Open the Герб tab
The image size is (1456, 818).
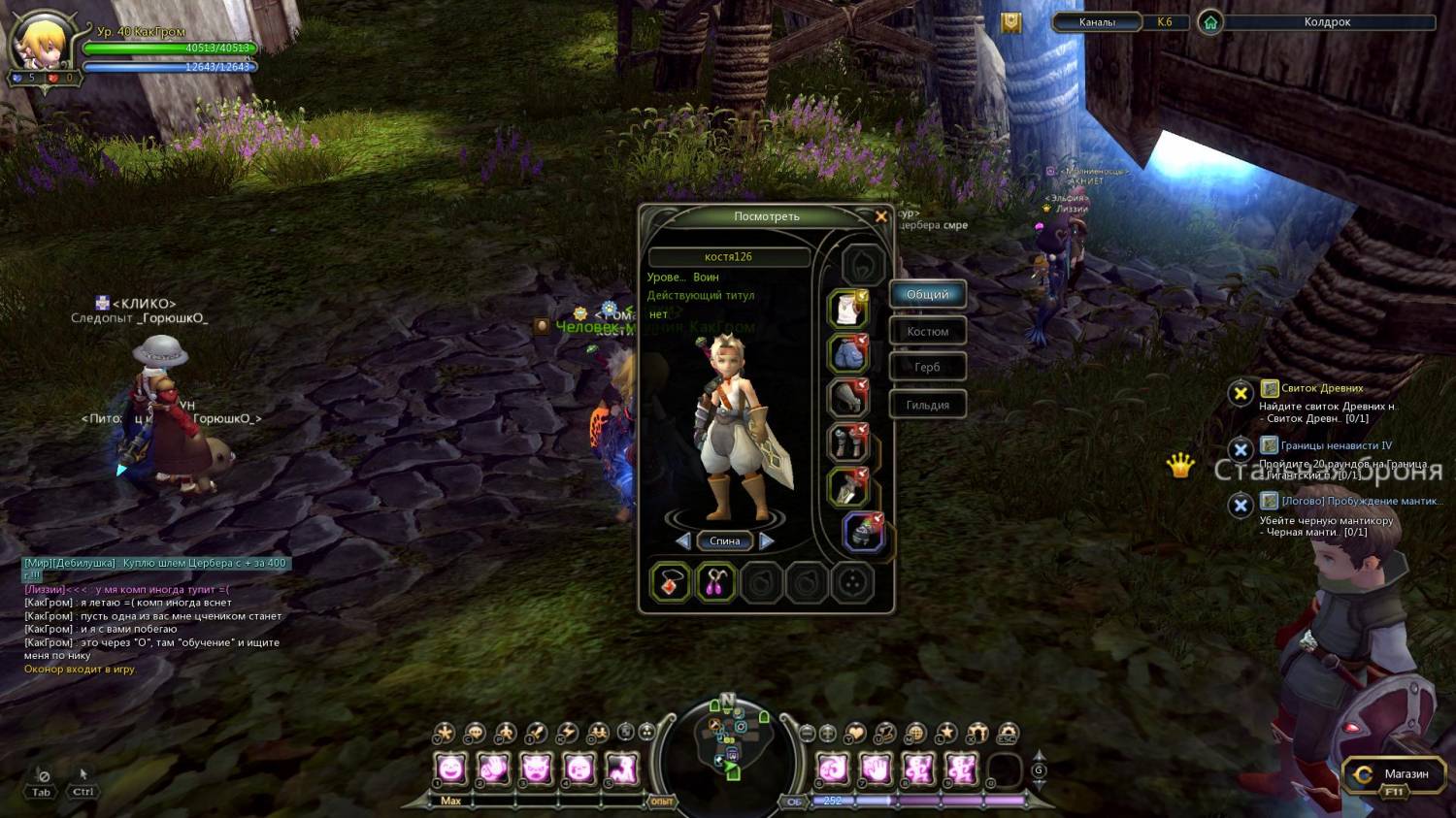(928, 368)
